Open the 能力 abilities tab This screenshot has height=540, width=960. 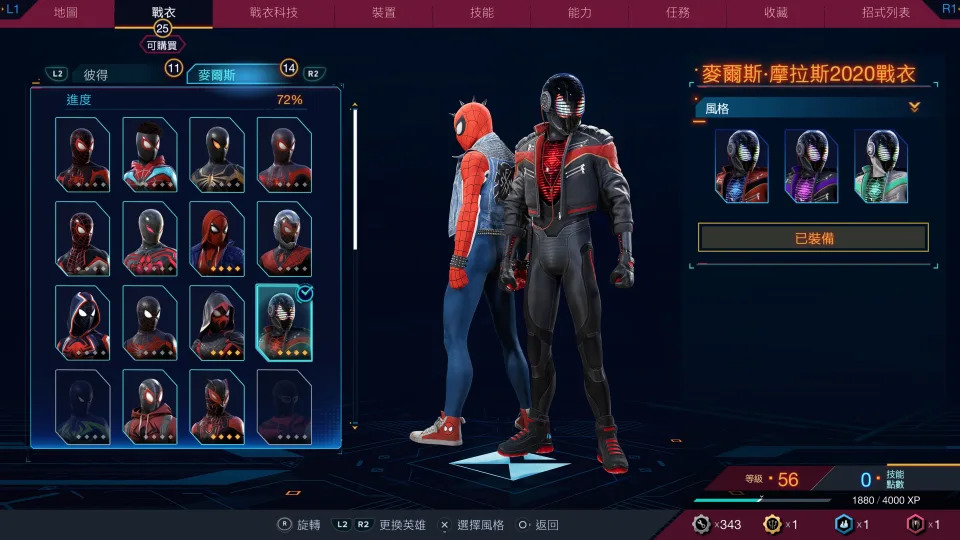click(x=580, y=13)
